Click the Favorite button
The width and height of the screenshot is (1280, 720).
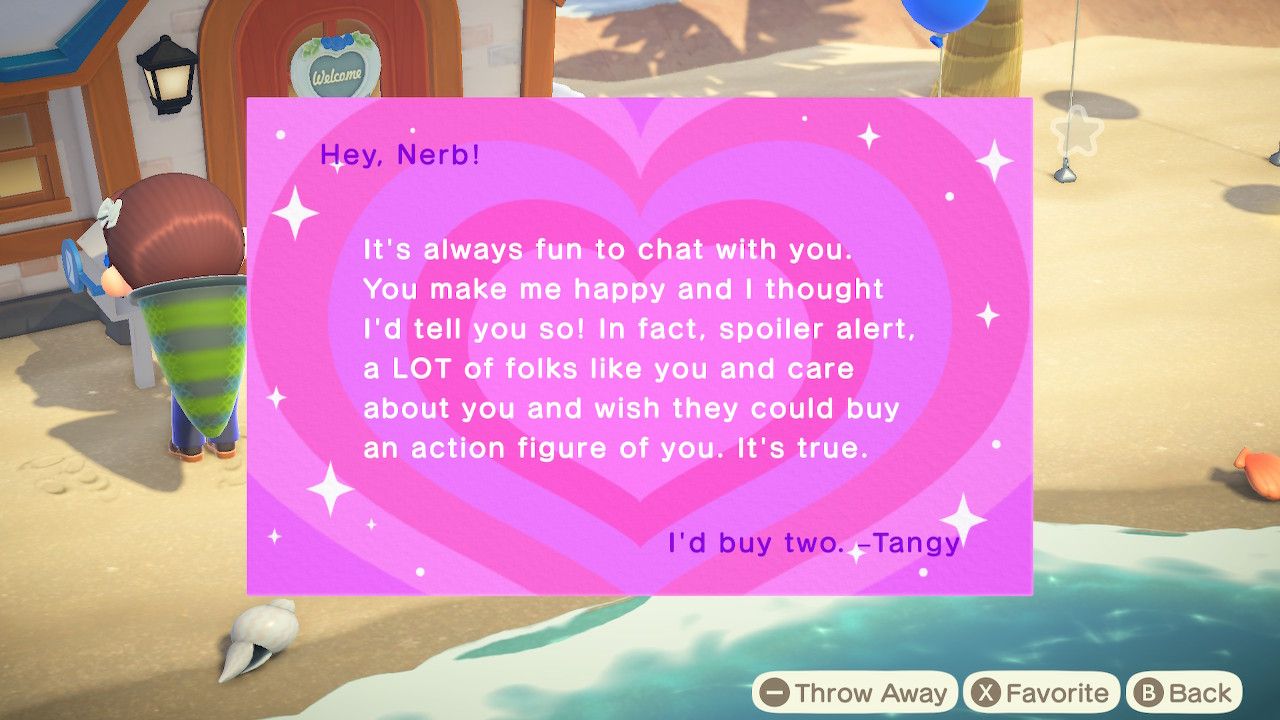1040,692
